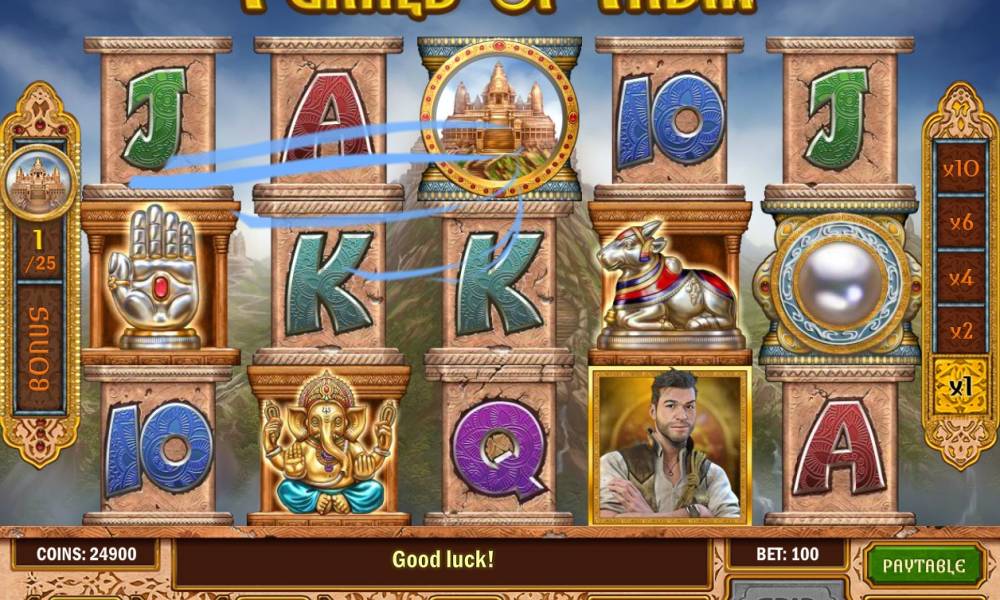The width and height of the screenshot is (1000, 600).
Task: Open the green Paytable button
Action: point(922,565)
